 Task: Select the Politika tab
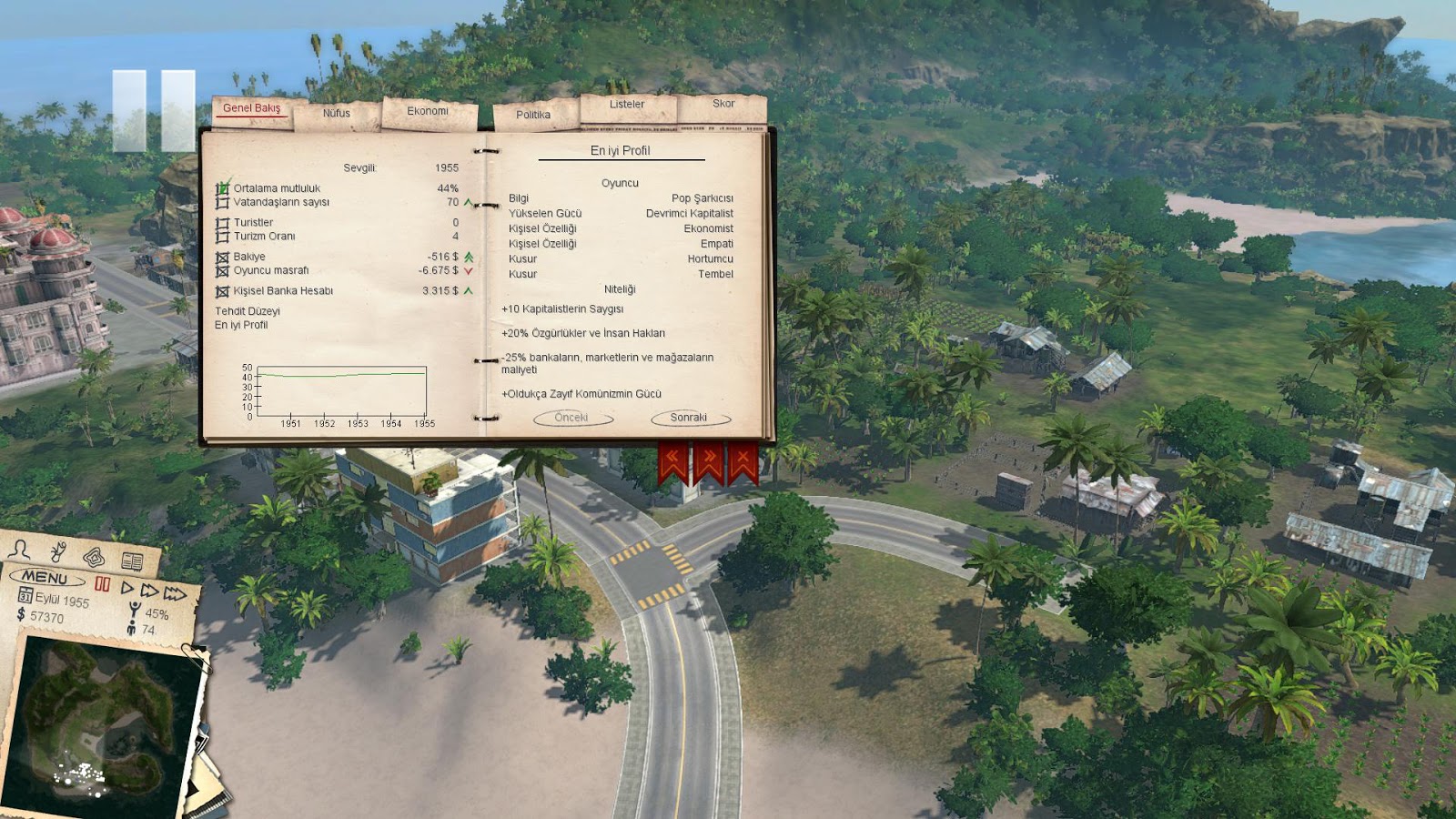click(x=533, y=116)
